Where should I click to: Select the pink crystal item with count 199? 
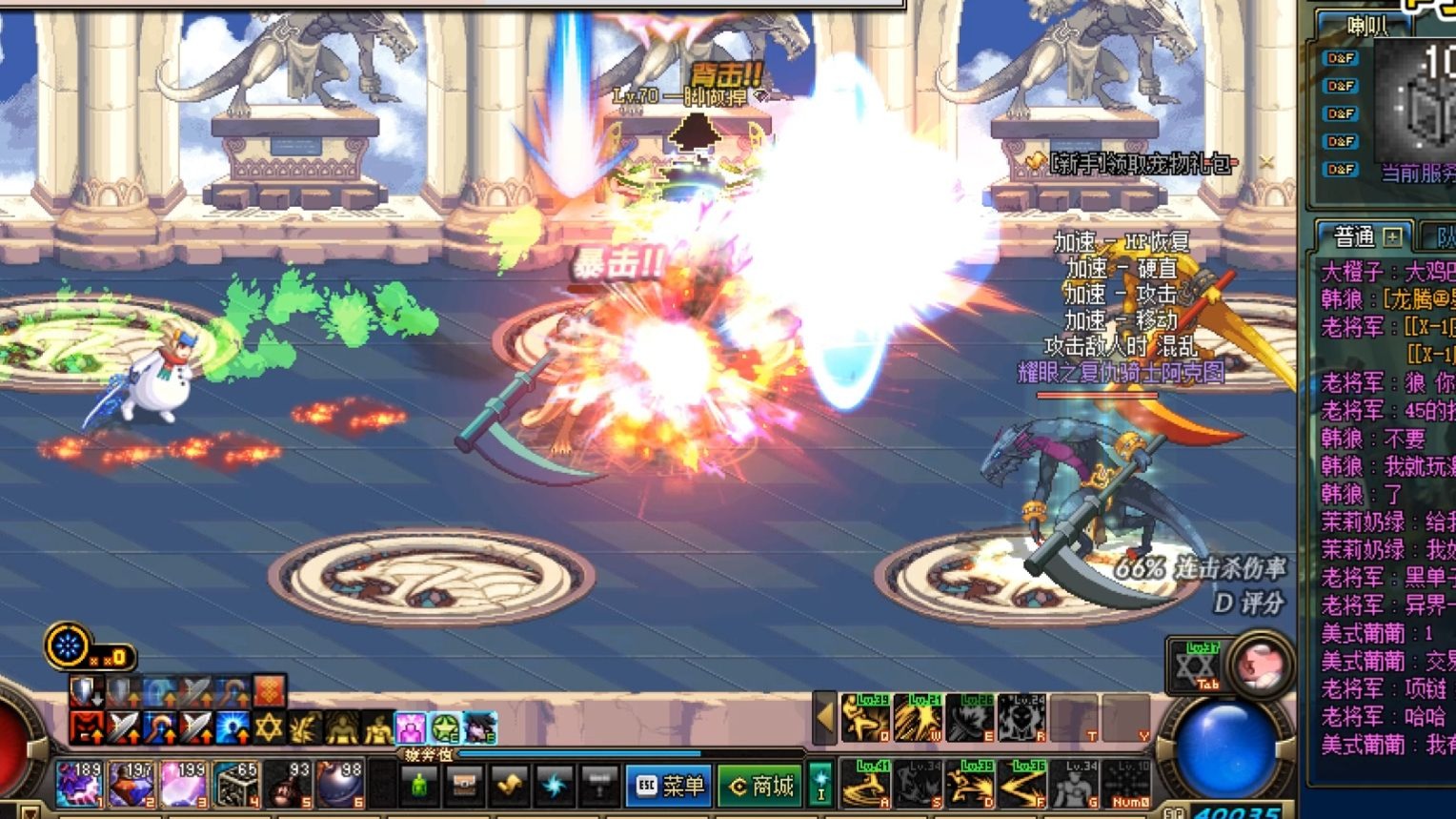click(x=183, y=784)
